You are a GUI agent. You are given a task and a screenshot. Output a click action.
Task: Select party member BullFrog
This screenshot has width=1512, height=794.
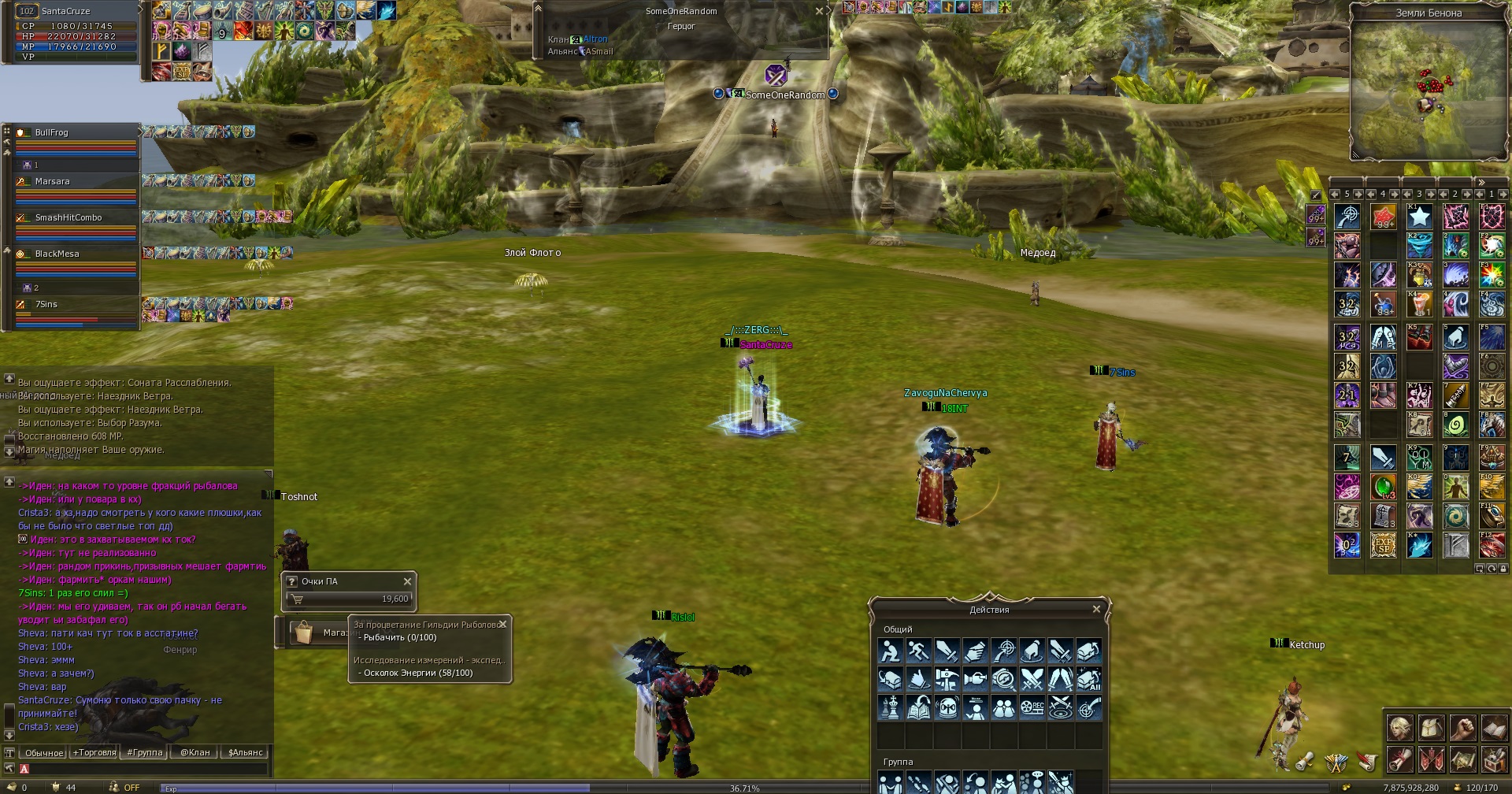click(52, 132)
